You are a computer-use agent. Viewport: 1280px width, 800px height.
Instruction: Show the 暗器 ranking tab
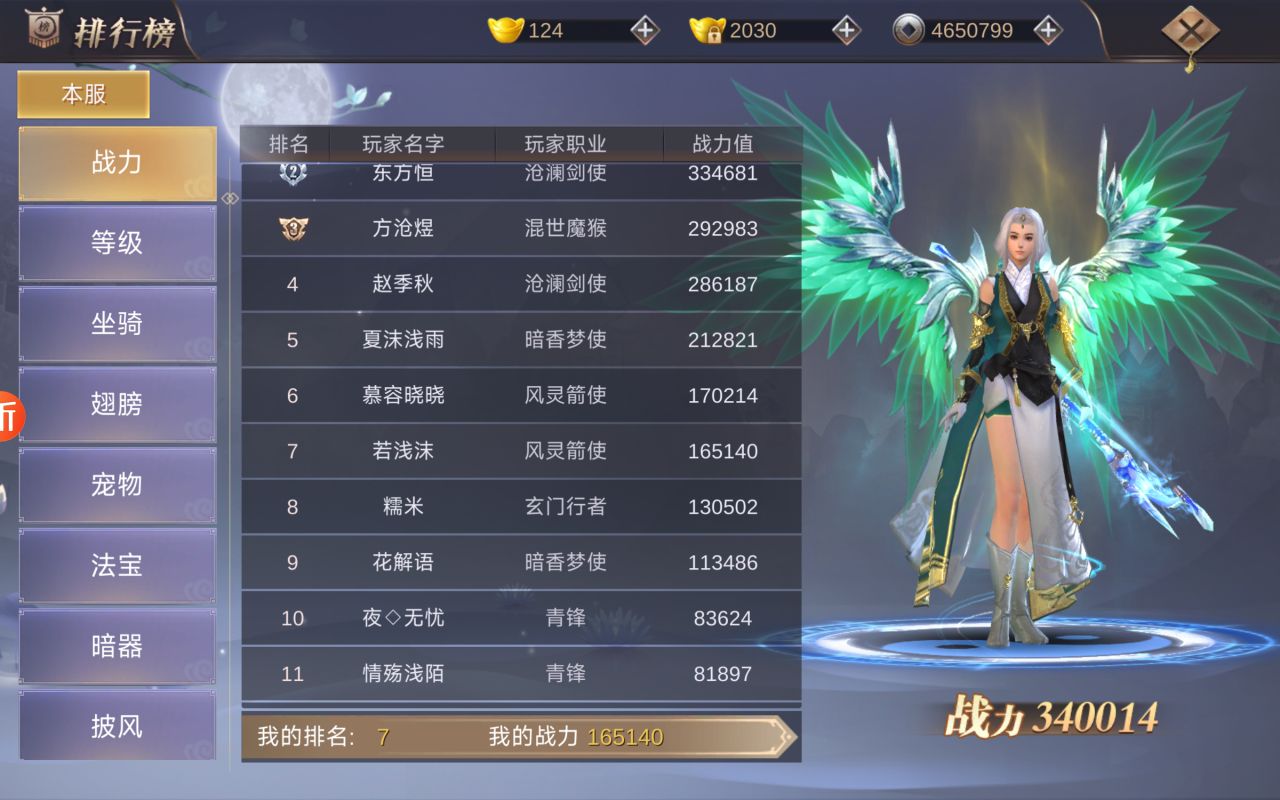click(x=117, y=646)
